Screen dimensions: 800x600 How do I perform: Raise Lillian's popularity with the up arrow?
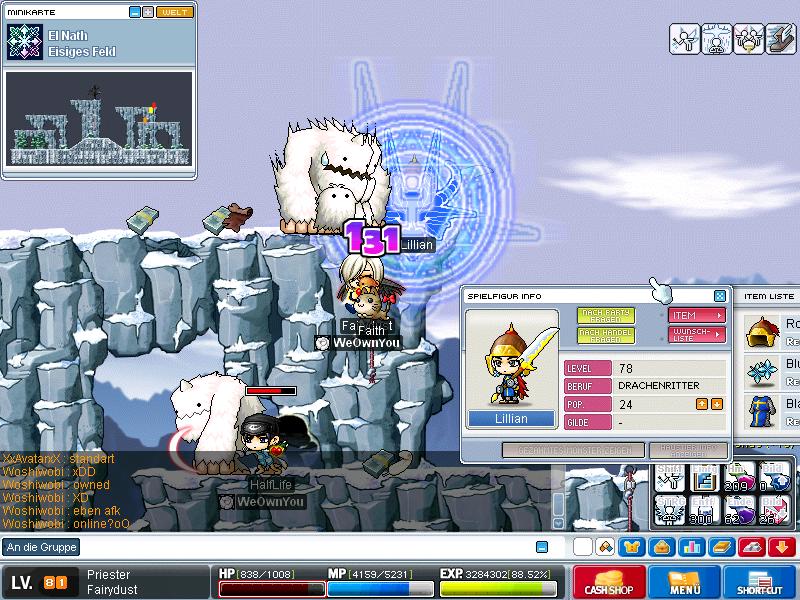pos(702,404)
